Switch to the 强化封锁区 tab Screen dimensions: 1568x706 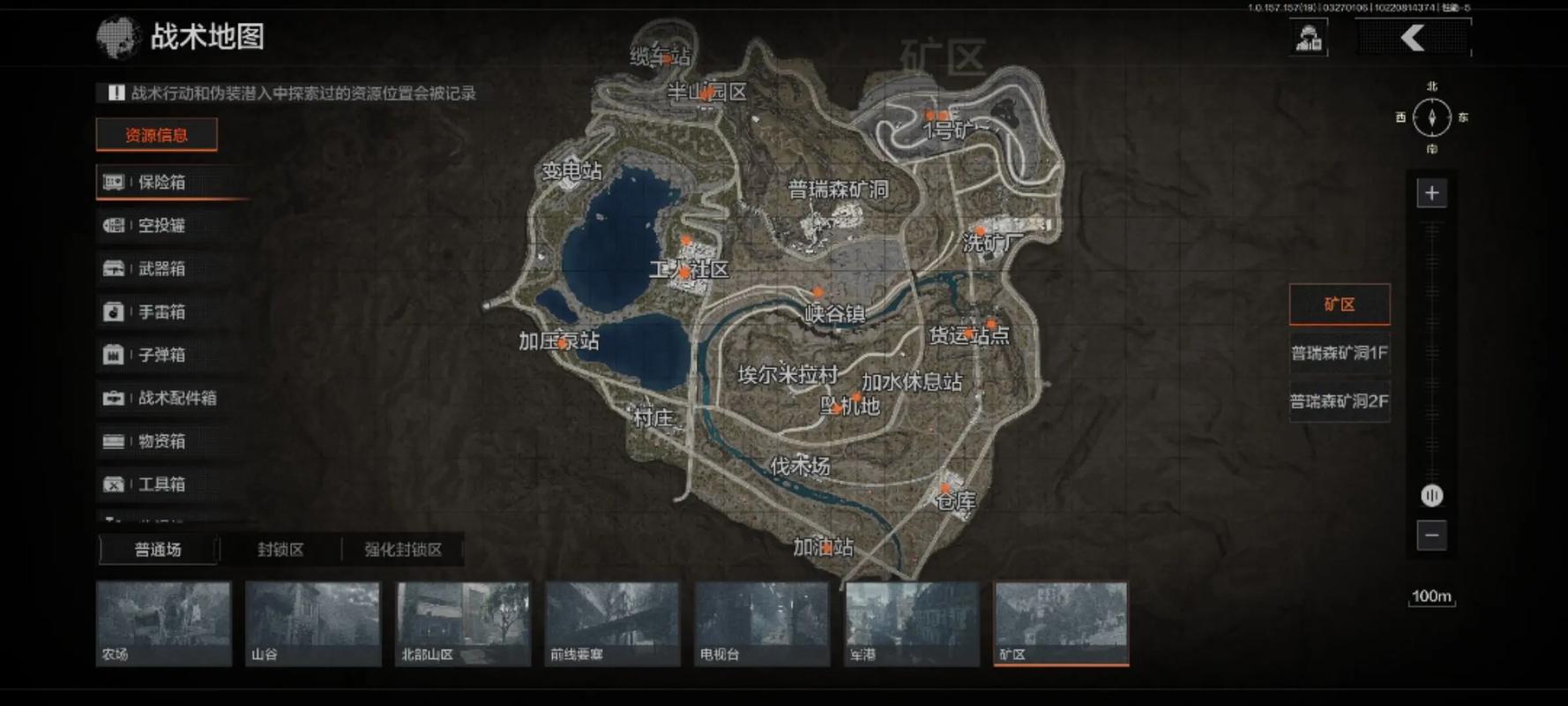(x=403, y=550)
